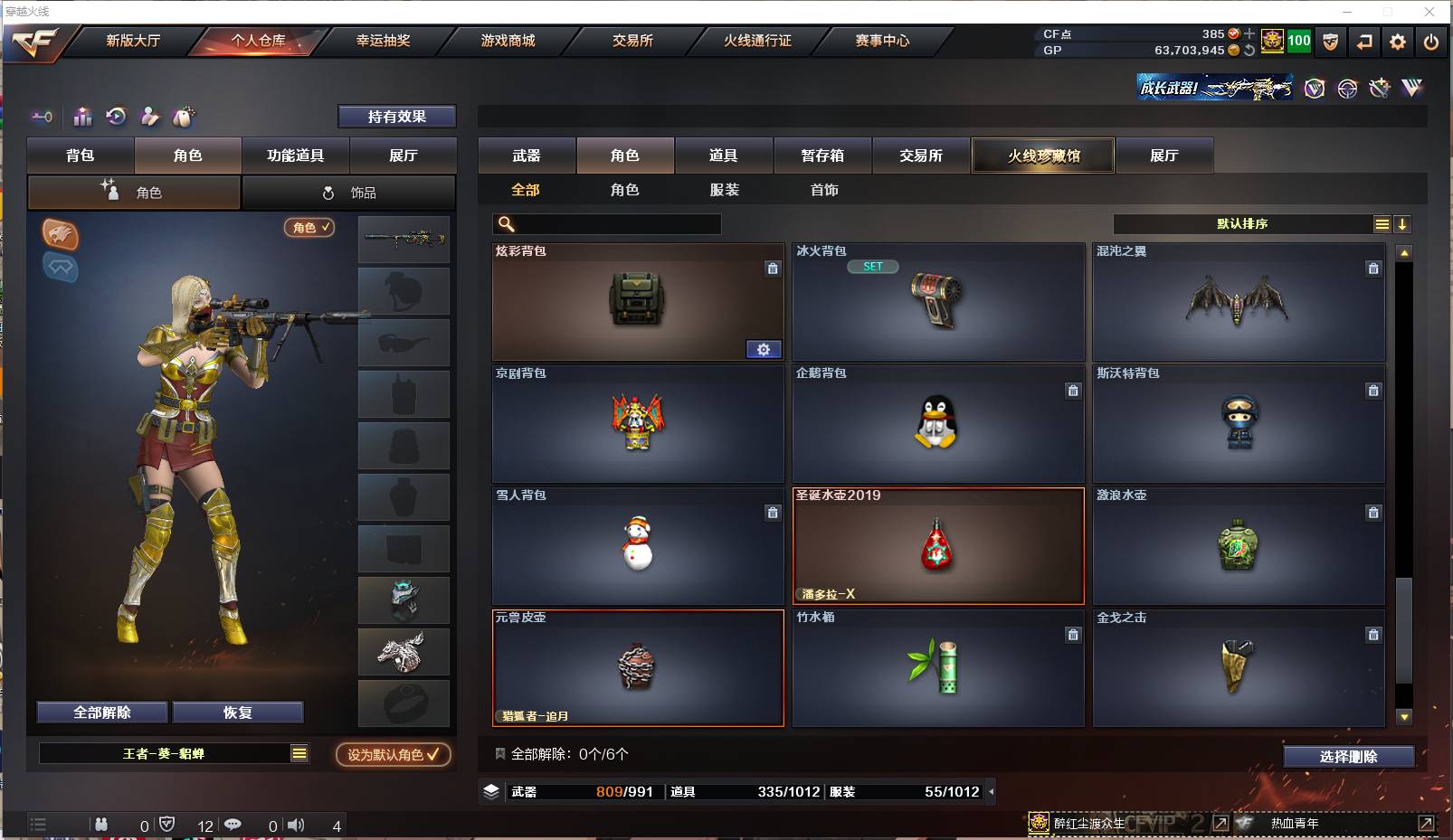This screenshot has width=1453, height=840.
Task: Toggle the 角色 checkmark above character model
Action: (309, 228)
